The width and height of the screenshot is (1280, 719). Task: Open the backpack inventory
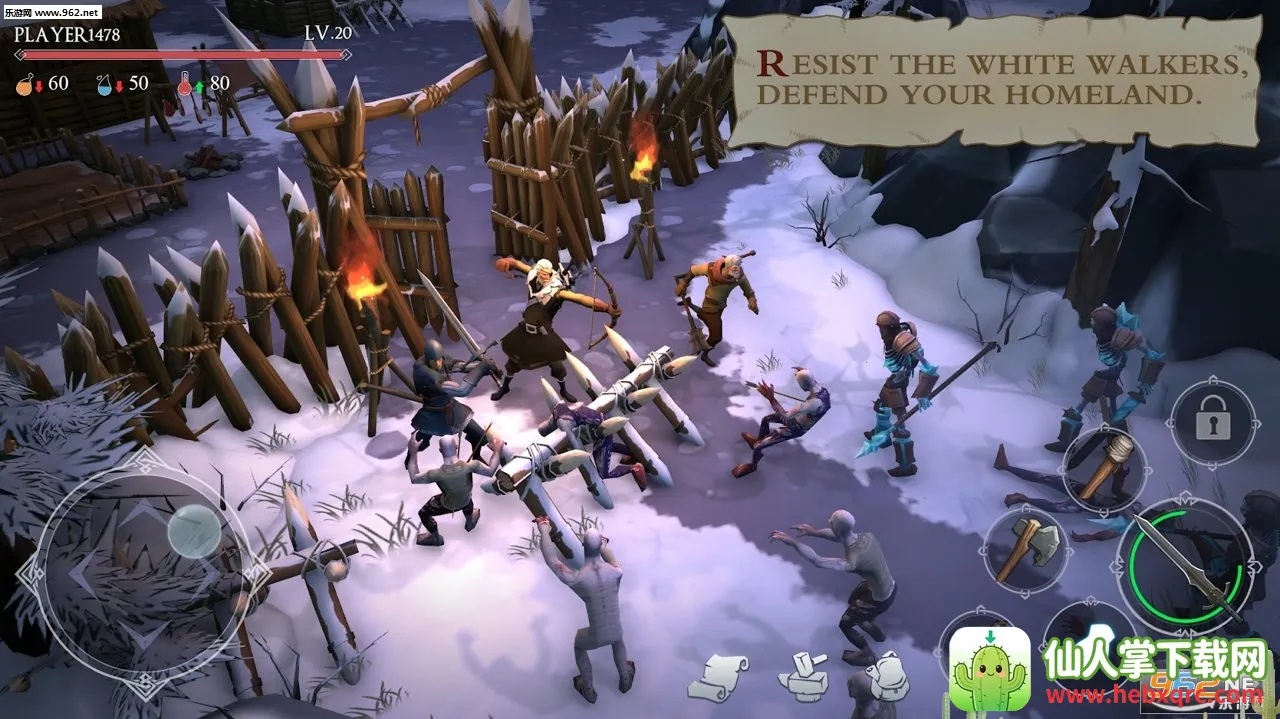coord(886,676)
